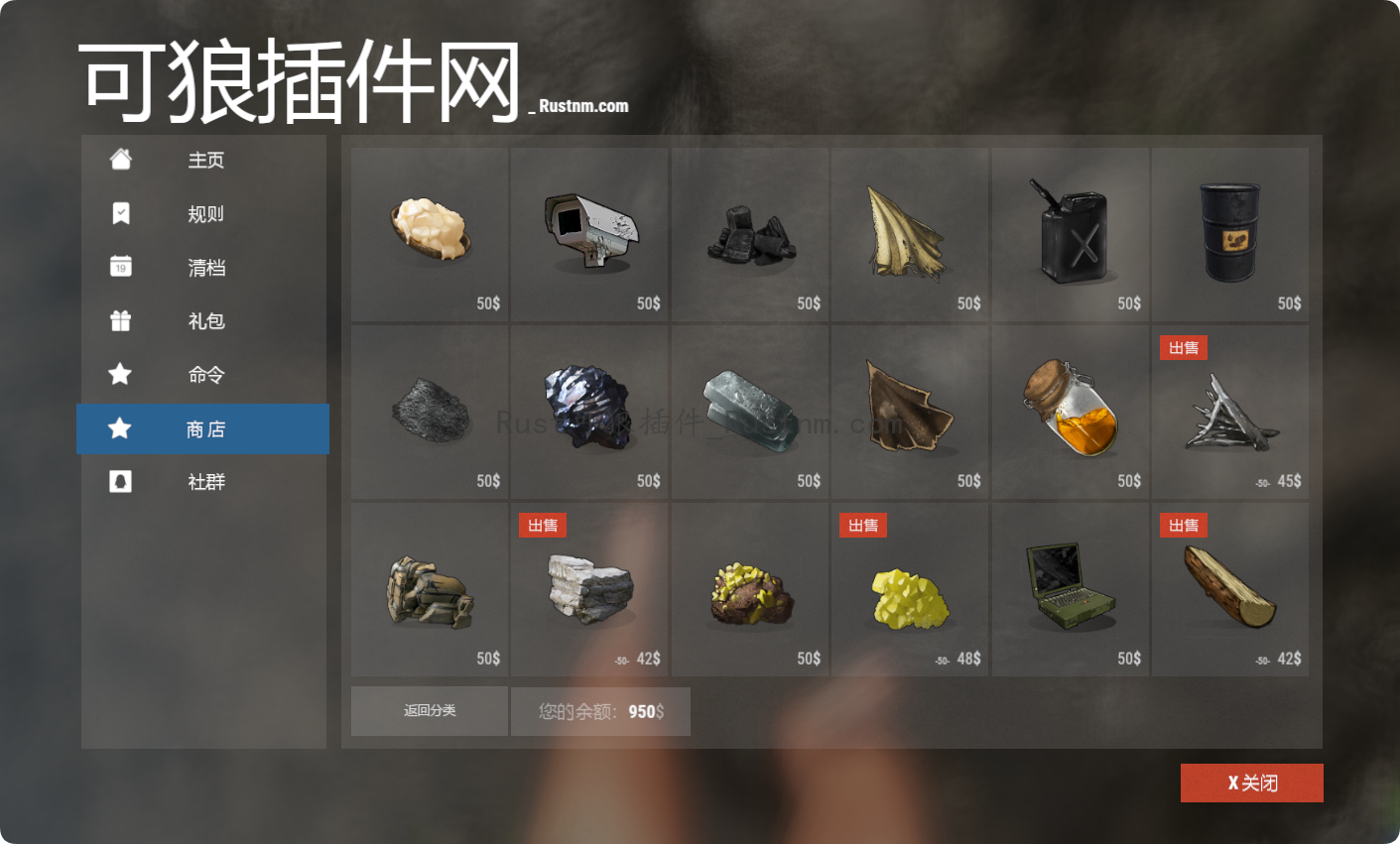The image size is (1400, 844).
Task: Click the star icon on the highlighted 商店 entry
Action: (x=119, y=428)
